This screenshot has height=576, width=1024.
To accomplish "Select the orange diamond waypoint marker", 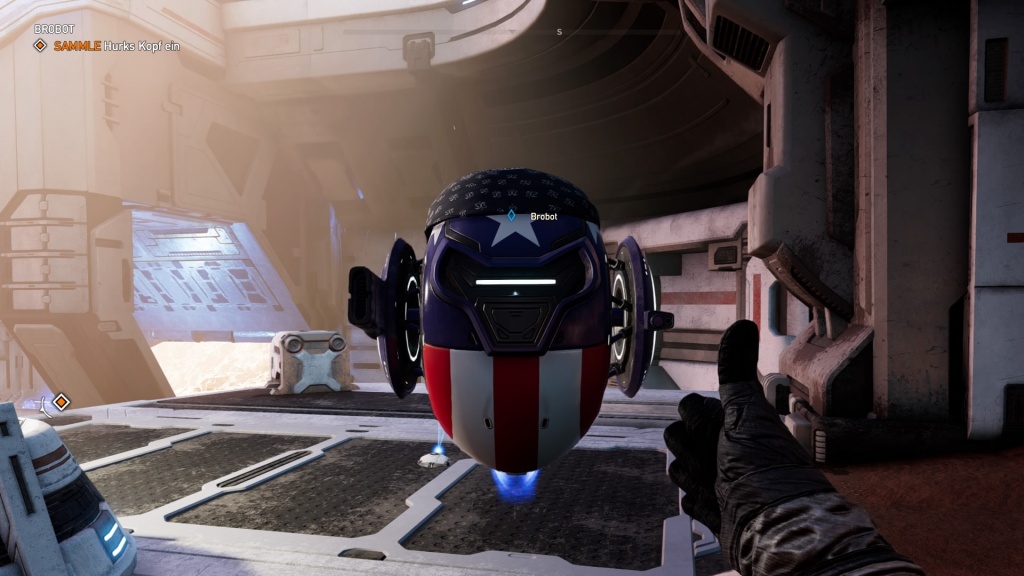I will [x=61, y=402].
